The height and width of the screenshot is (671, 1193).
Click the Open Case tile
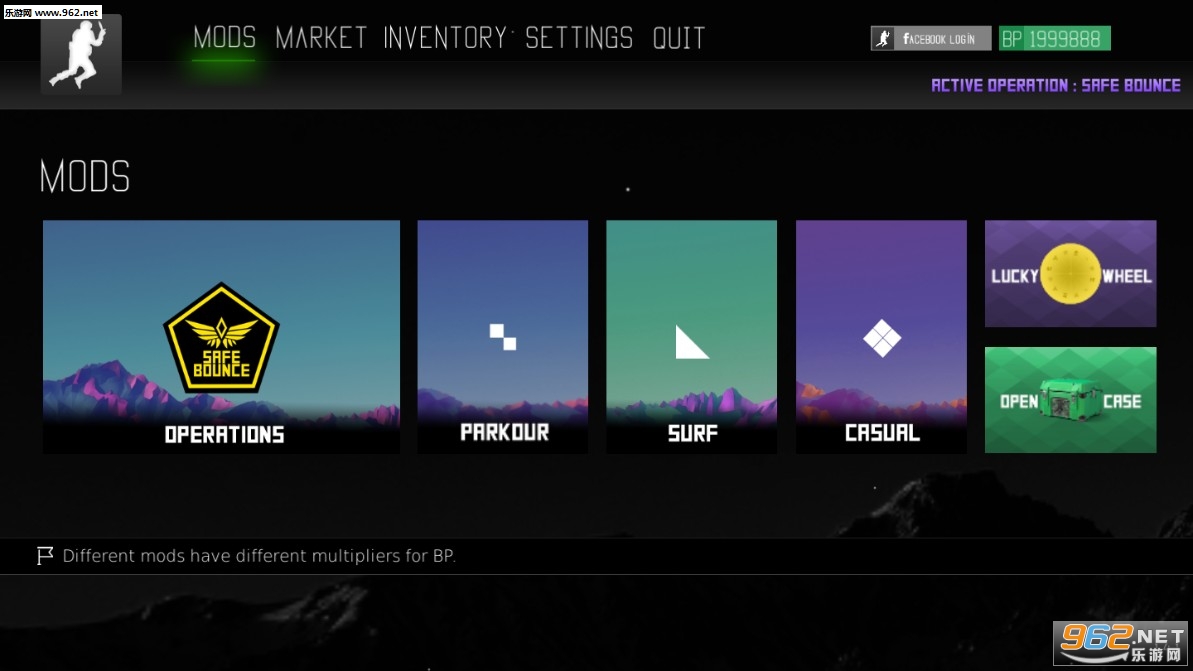[x=1070, y=400]
